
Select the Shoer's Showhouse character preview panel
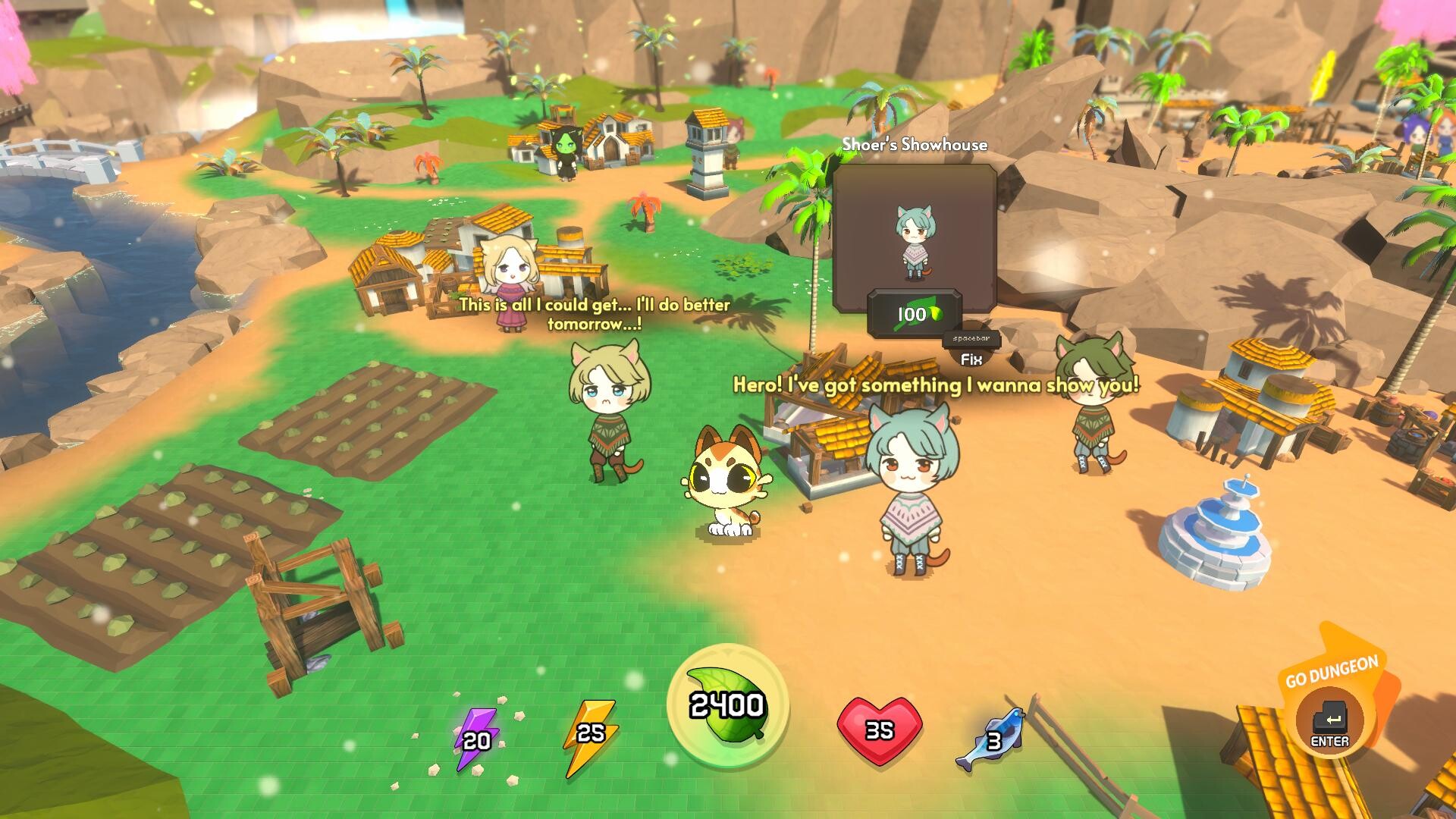click(x=915, y=237)
